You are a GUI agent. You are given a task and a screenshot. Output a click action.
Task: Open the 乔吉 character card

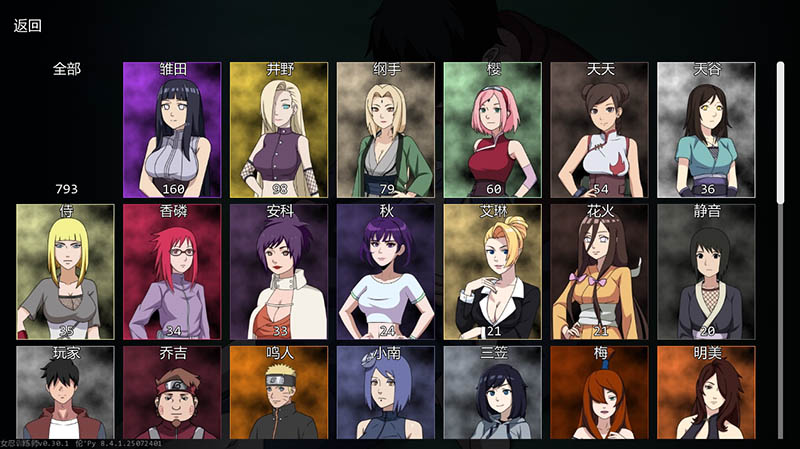click(x=172, y=393)
